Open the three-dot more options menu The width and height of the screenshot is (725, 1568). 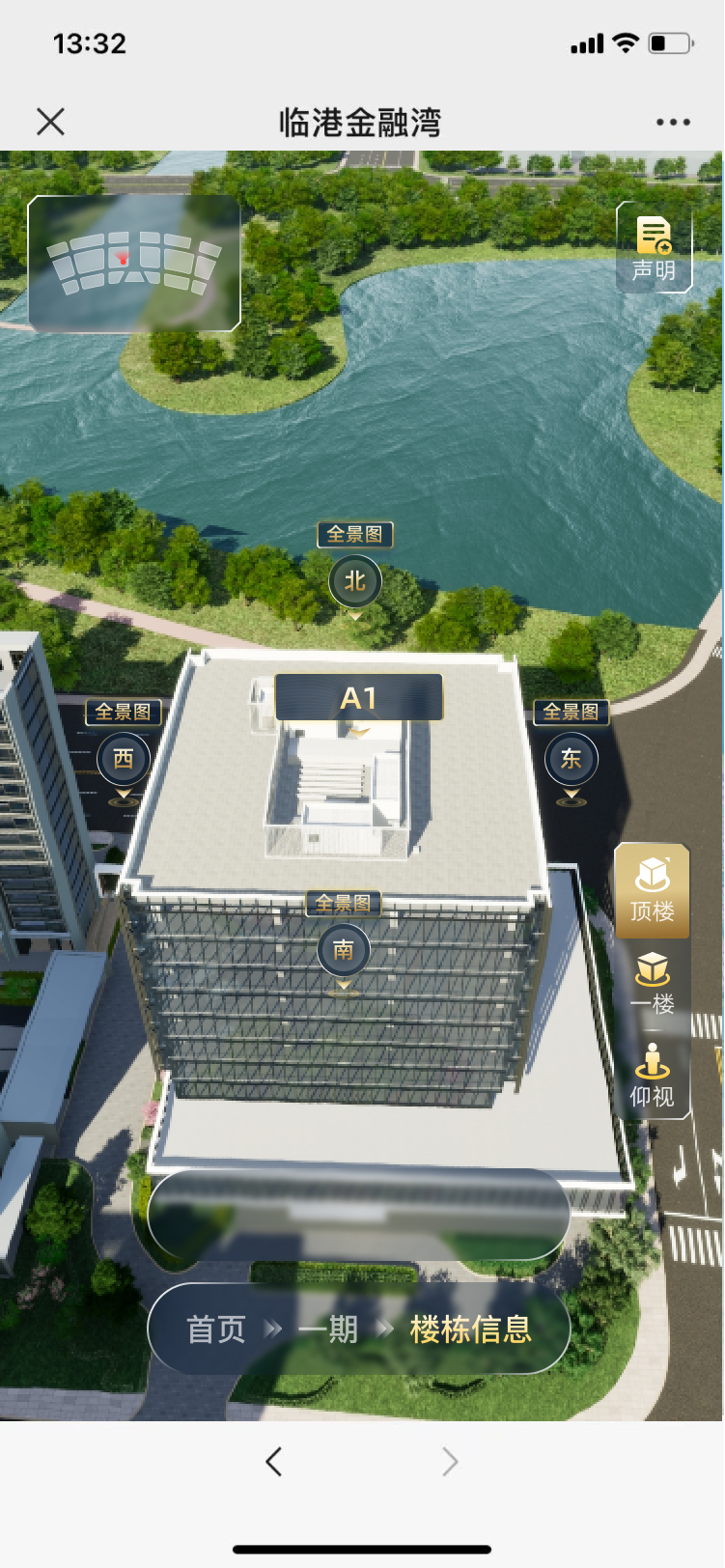point(673,123)
